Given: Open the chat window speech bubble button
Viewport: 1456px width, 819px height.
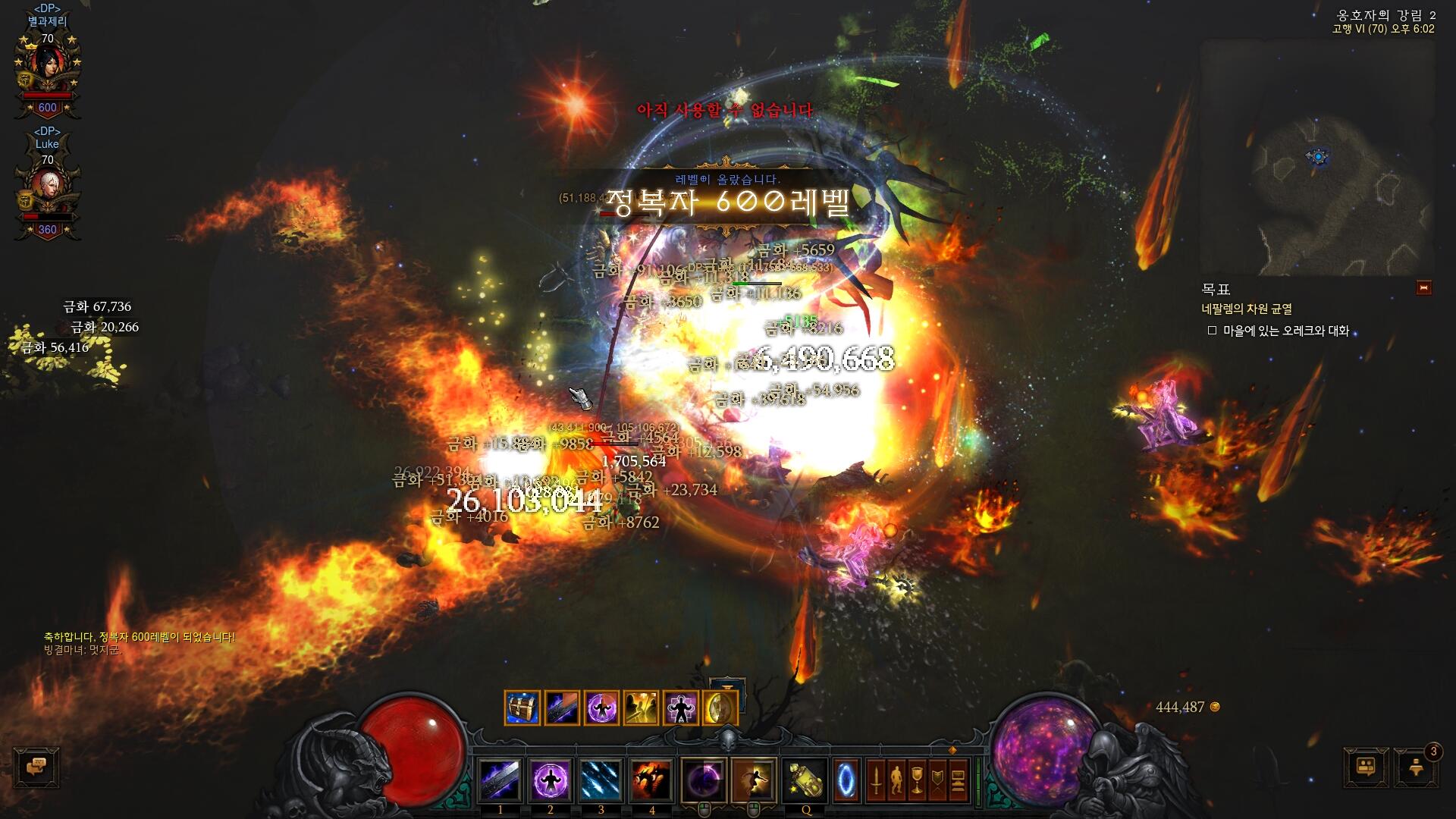Looking at the screenshot, I should (x=36, y=767).
